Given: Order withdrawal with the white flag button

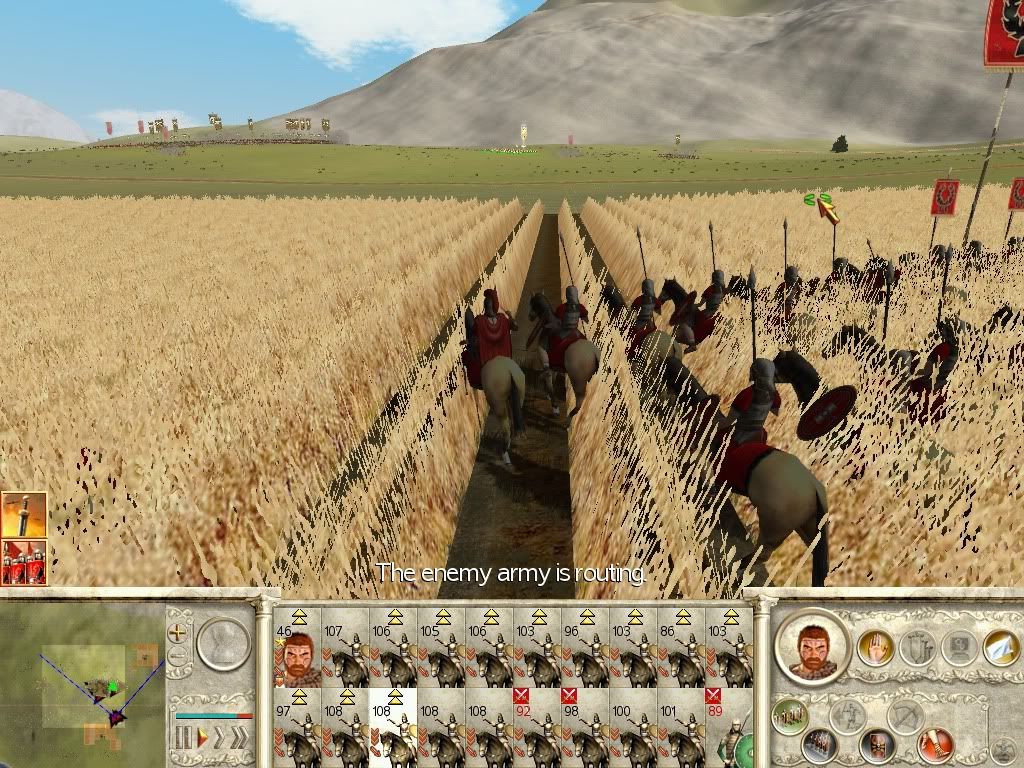Looking at the screenshot, I should [1000, 647].
